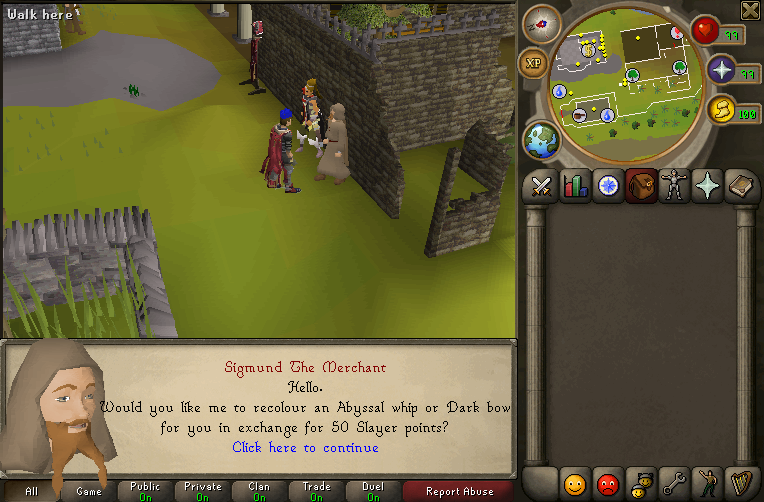Click the compass to face north
The height and width of the screenshot is (502, 764).
(541, 24)
